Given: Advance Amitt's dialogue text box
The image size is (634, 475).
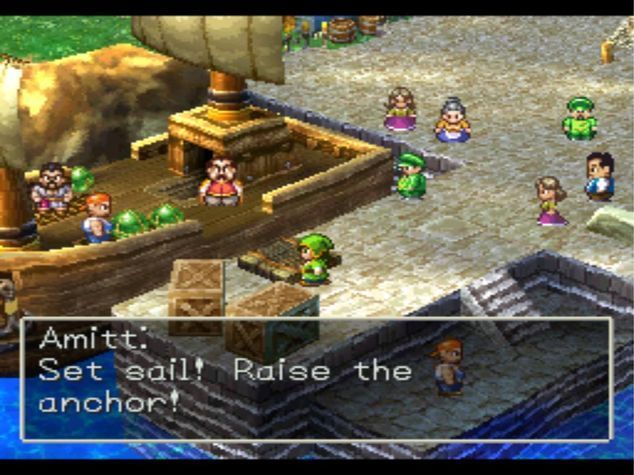Looking at the screenshot, I should [316, 380].
